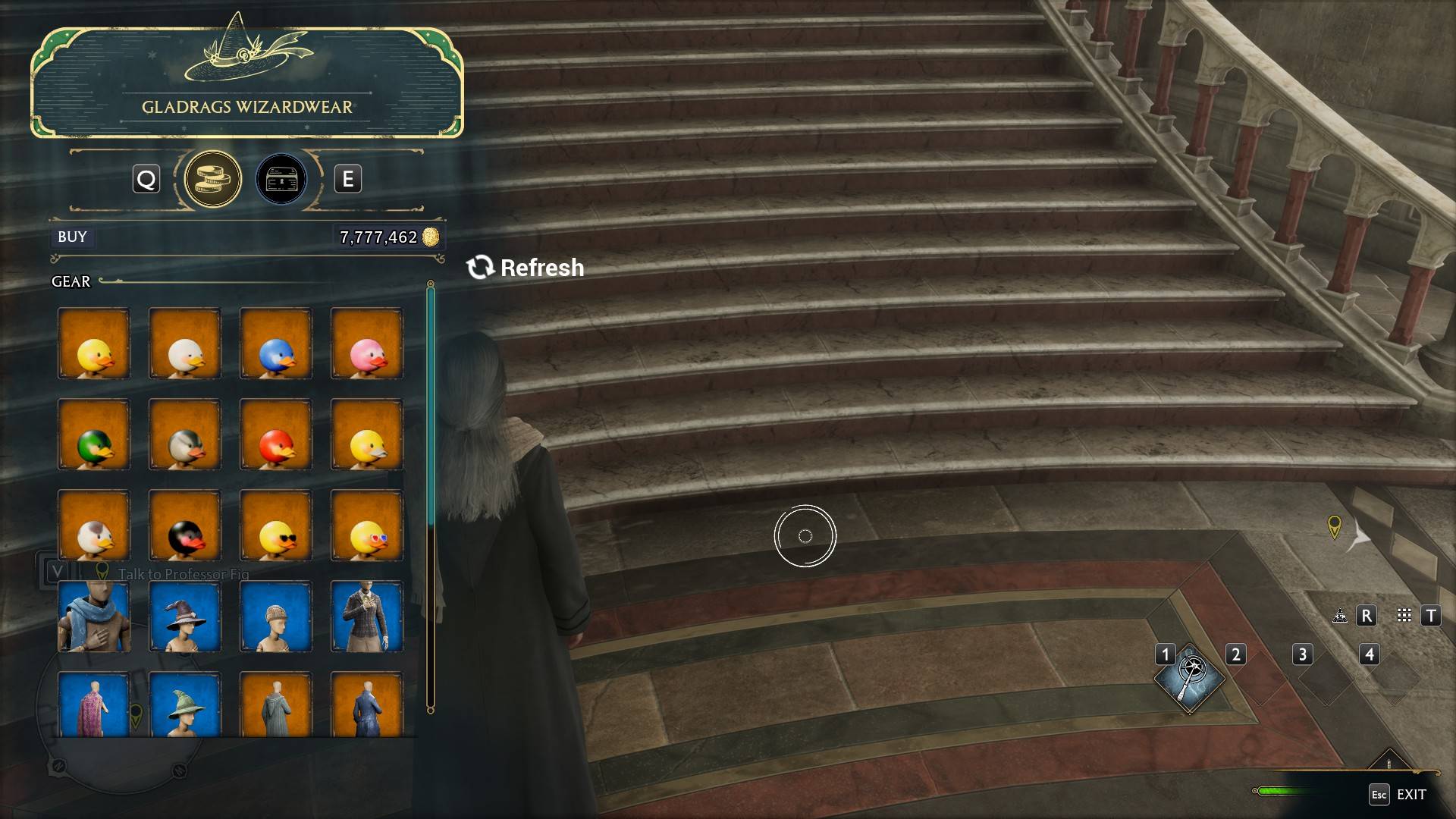The height and width of the screenshot is (819, 1456).
Task: Click the Refresh circular arrows icon
Action: 480,267
